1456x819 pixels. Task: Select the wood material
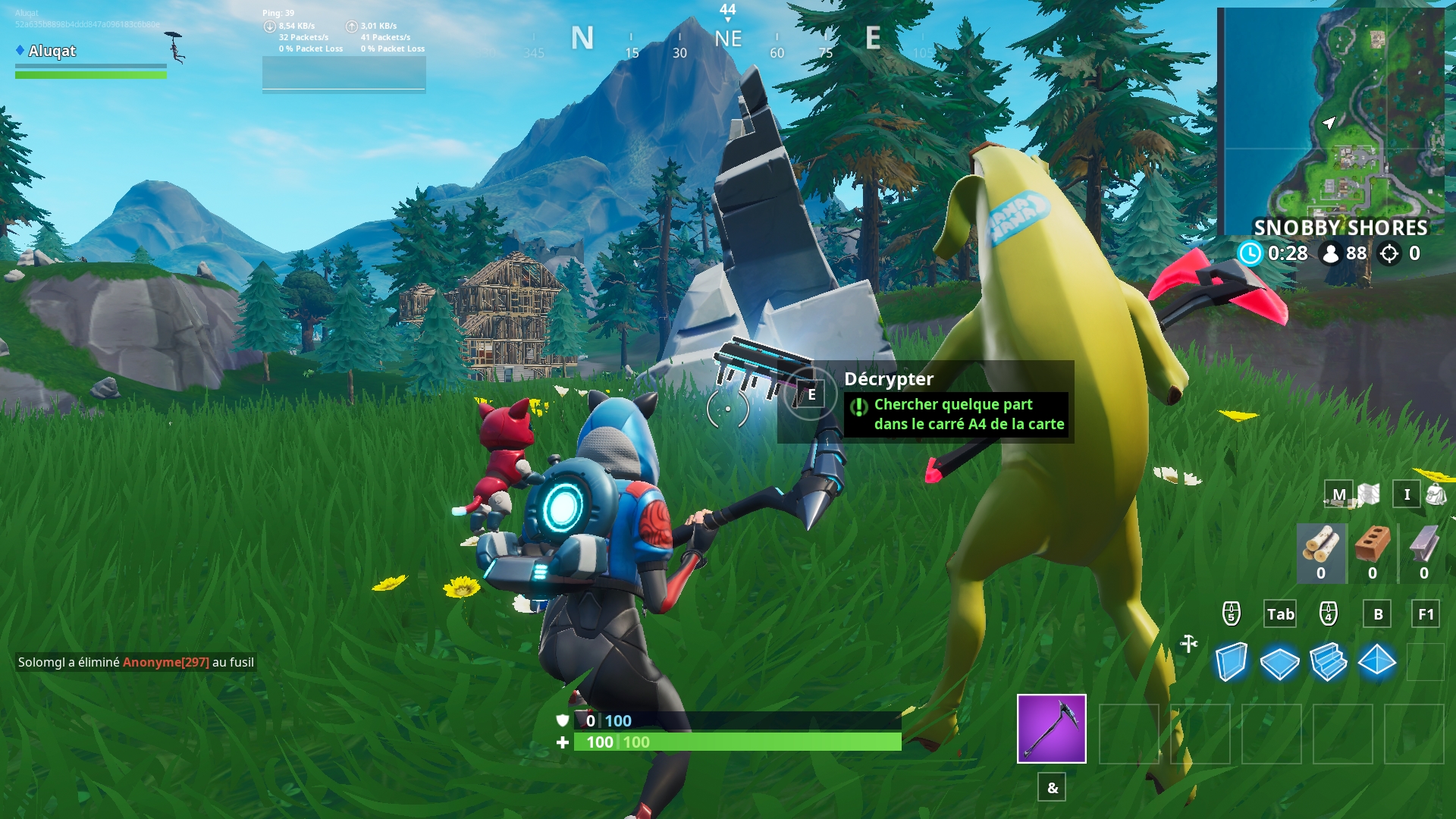(x=1320, y=546)
